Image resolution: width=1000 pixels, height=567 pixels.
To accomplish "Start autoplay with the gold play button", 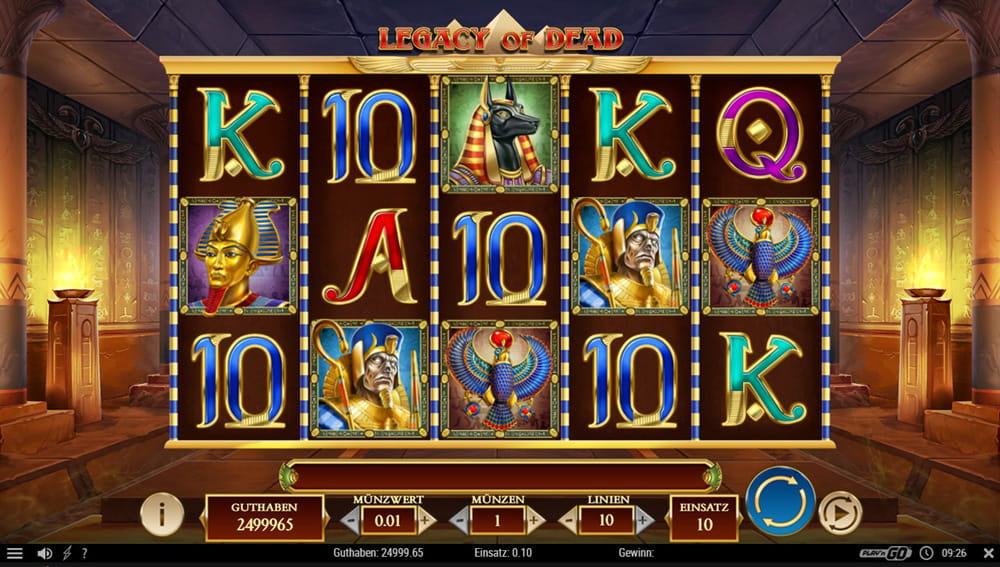I will [x=840, y=514].
